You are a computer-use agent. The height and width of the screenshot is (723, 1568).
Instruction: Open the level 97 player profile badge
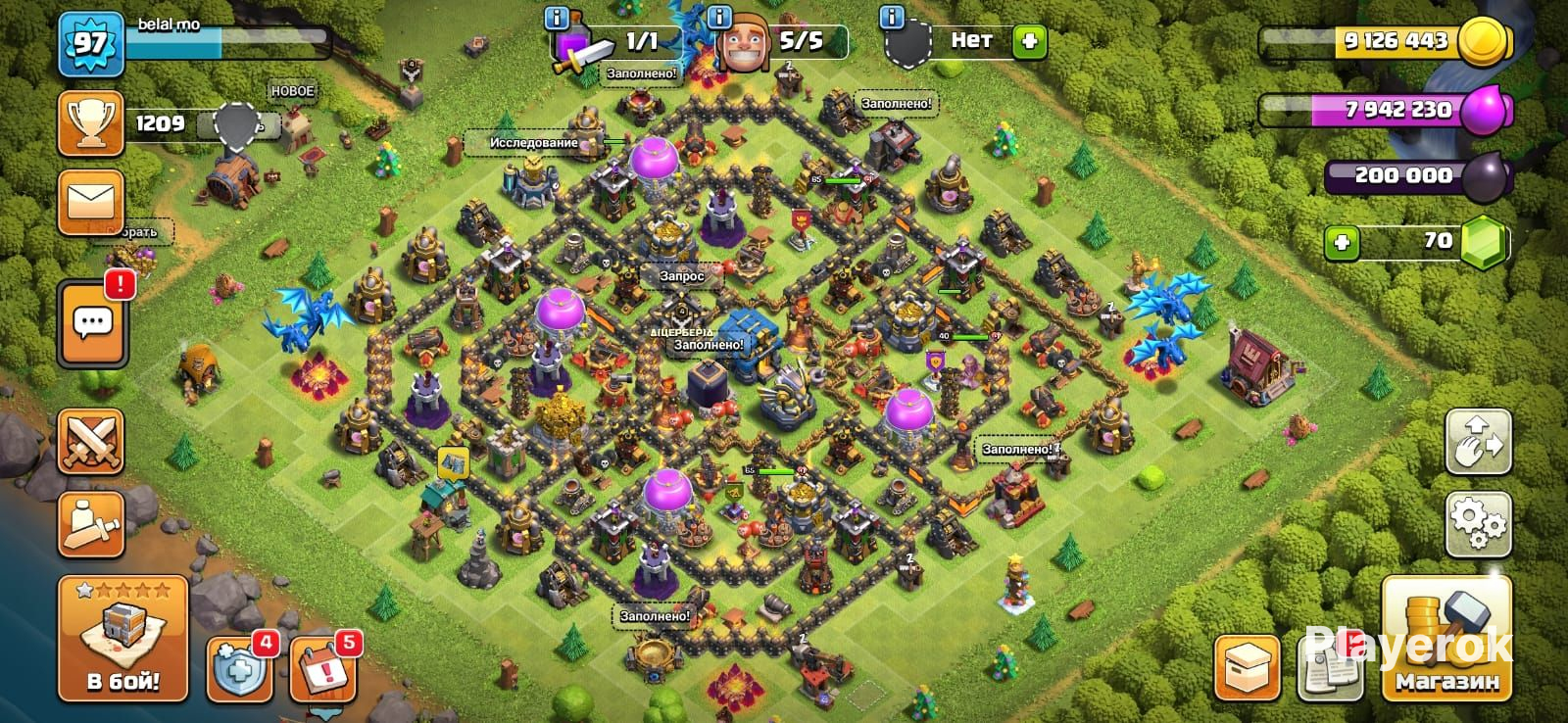pos(90,43)
